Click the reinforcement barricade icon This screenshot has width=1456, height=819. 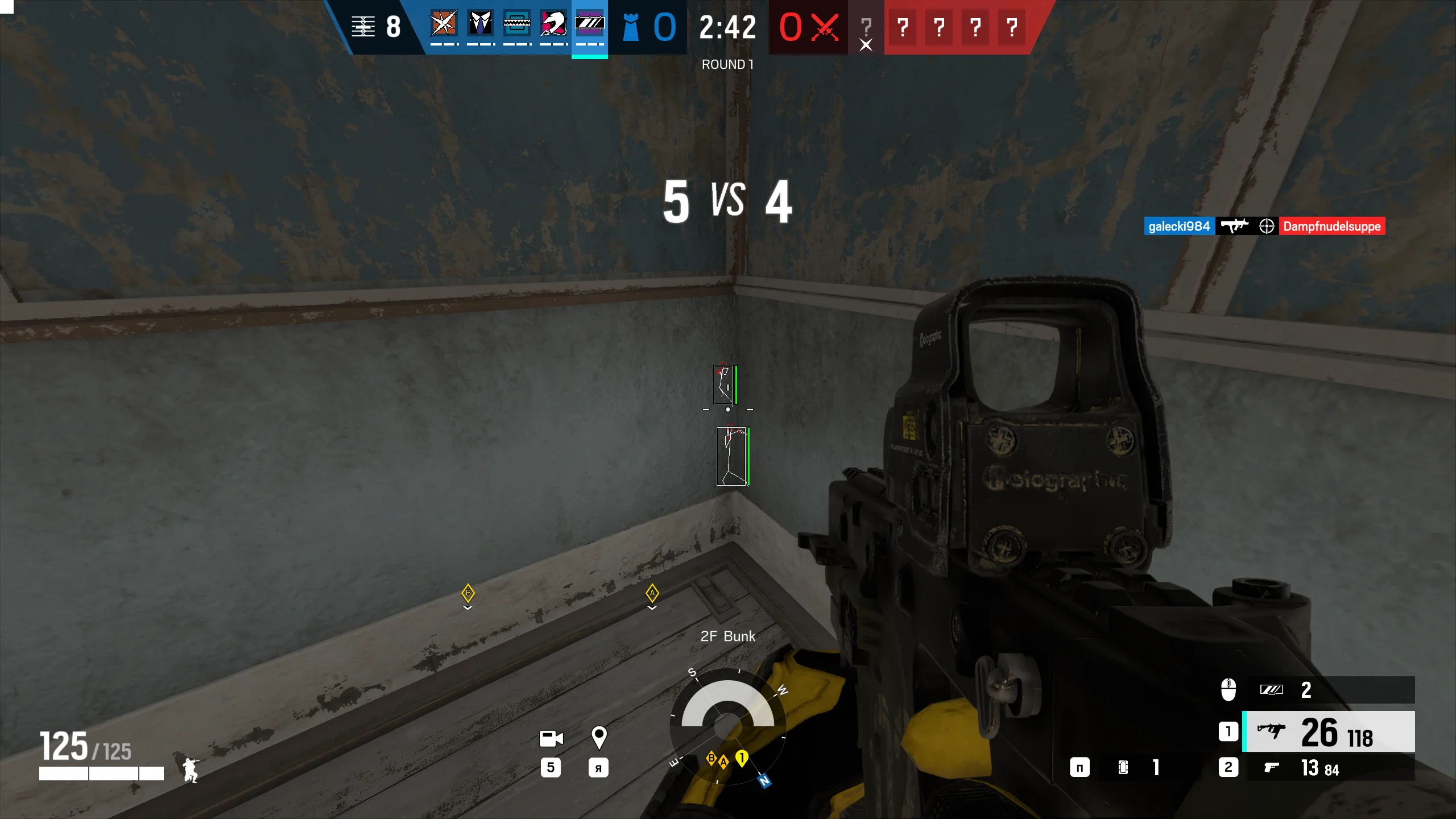coord(363,26)
